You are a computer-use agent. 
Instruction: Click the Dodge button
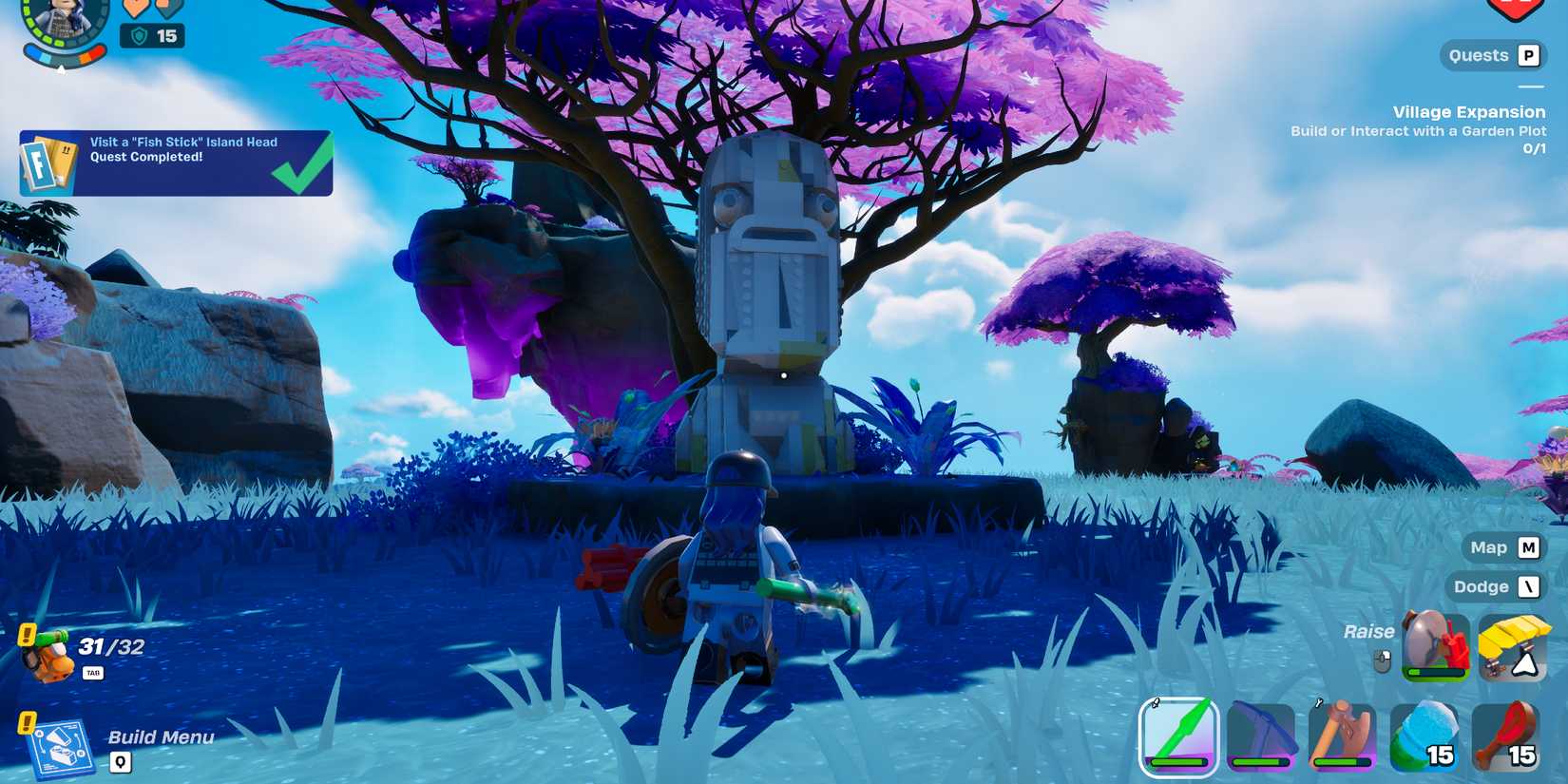(x=1494, y=587)
